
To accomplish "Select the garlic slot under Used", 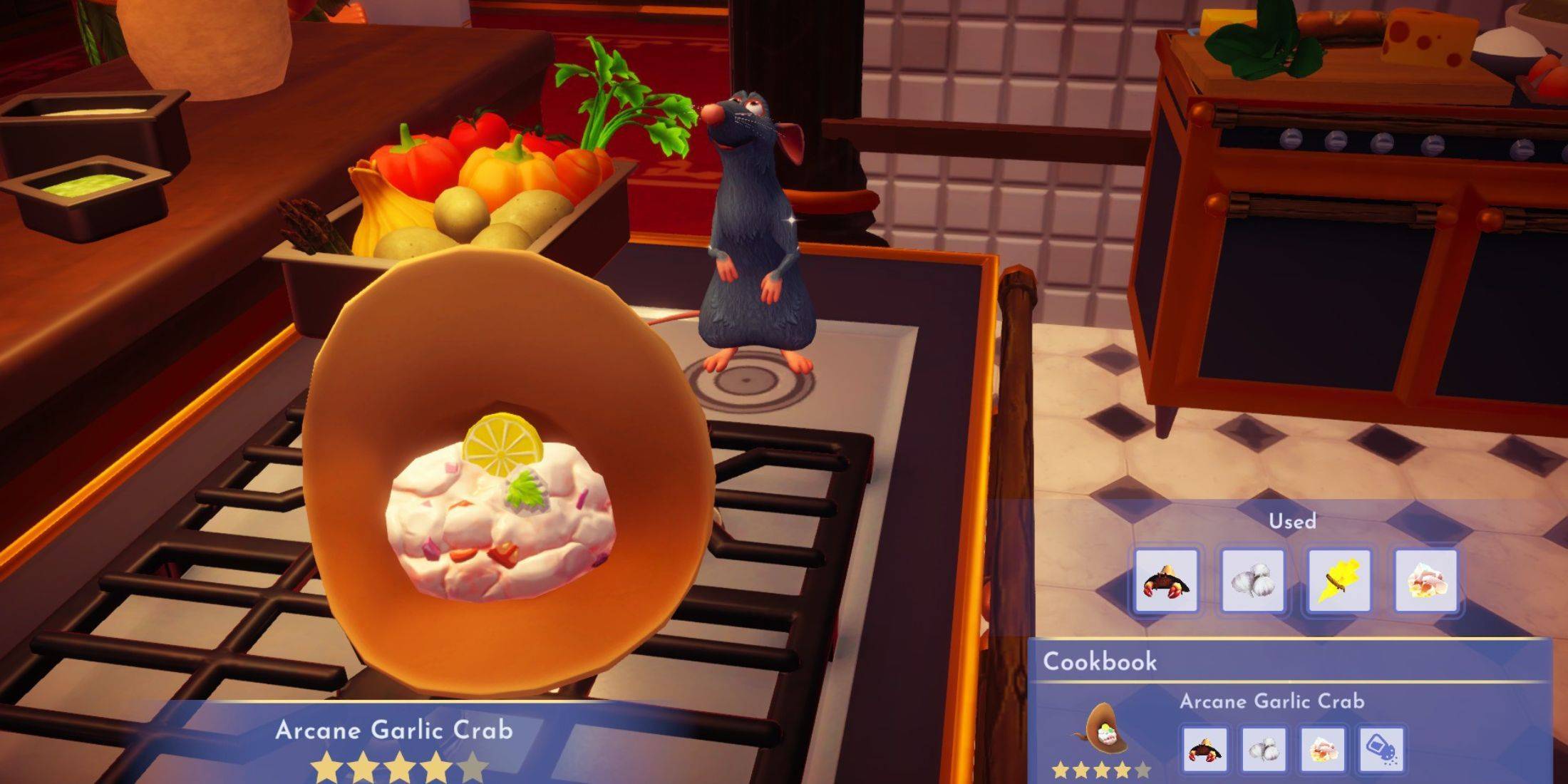I will coord(1252,581).
